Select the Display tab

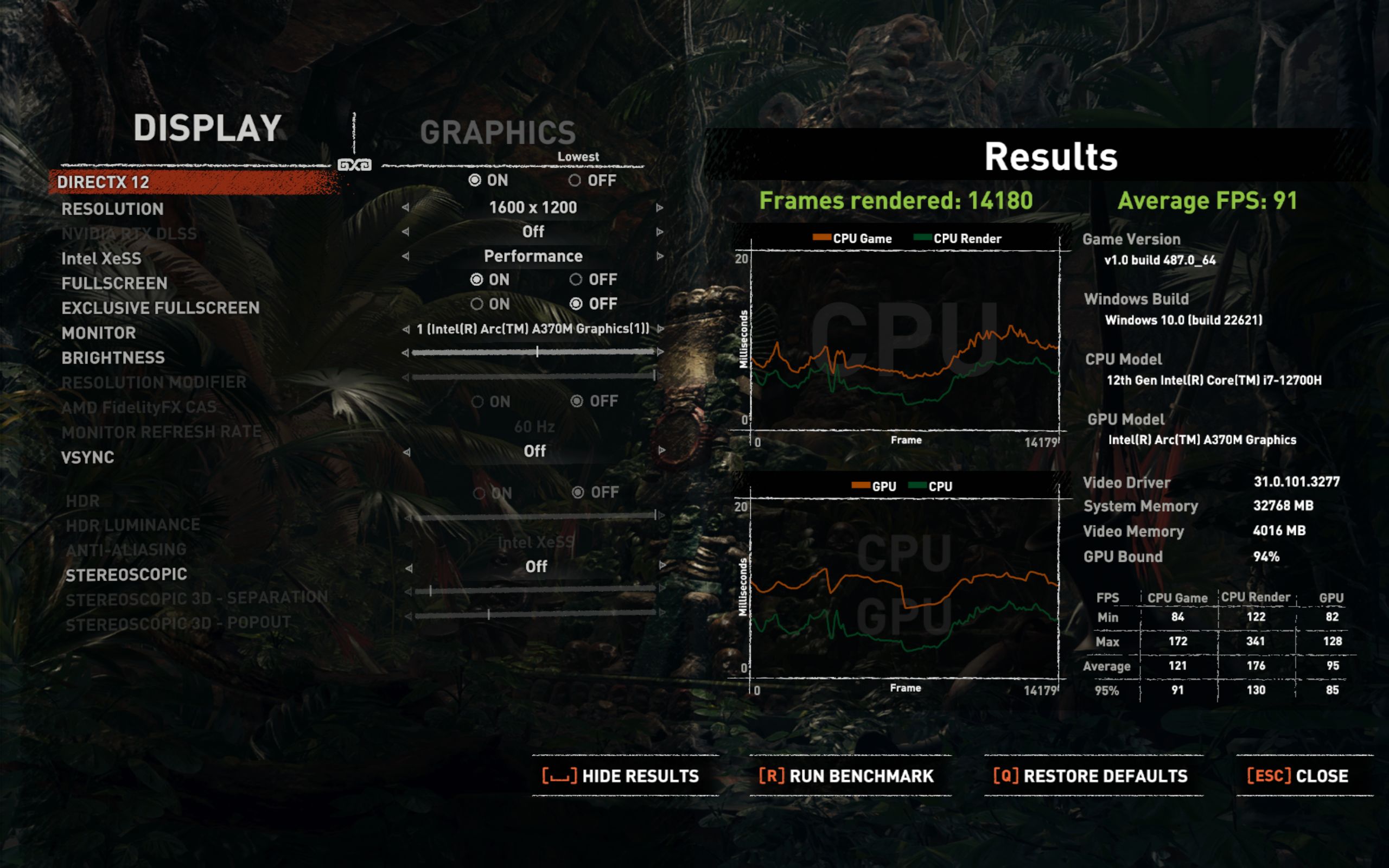207,127
